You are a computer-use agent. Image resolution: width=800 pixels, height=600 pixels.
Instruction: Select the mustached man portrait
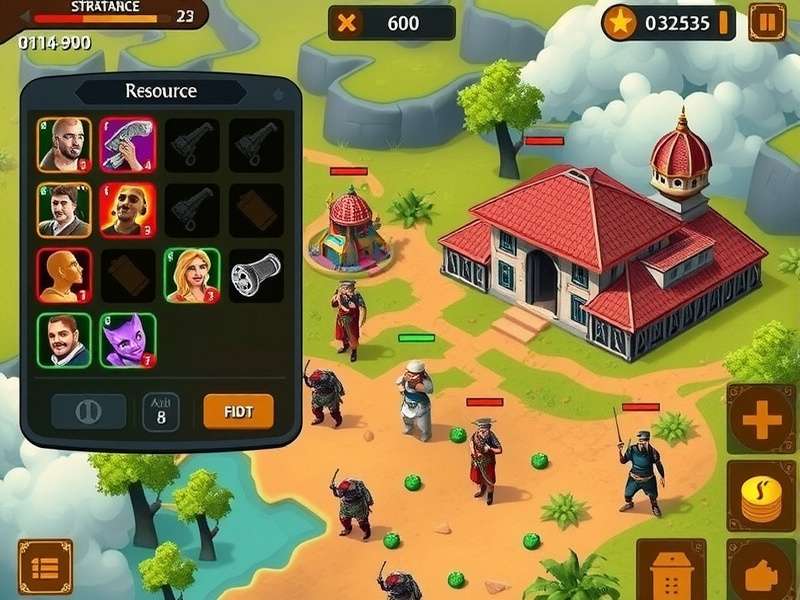tap(64, 339)
